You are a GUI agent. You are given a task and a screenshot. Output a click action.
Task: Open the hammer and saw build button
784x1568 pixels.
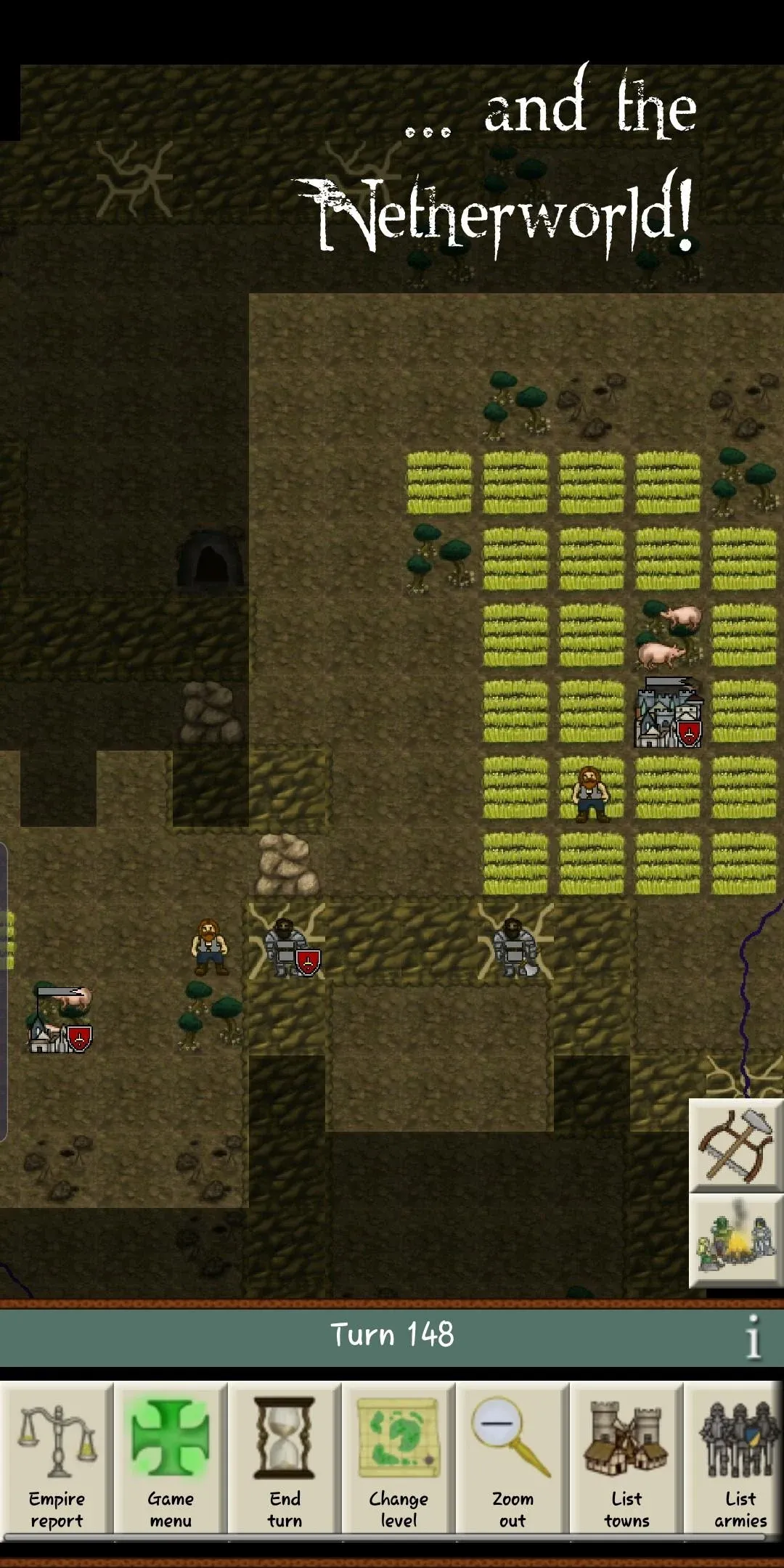click(735, 1146)
